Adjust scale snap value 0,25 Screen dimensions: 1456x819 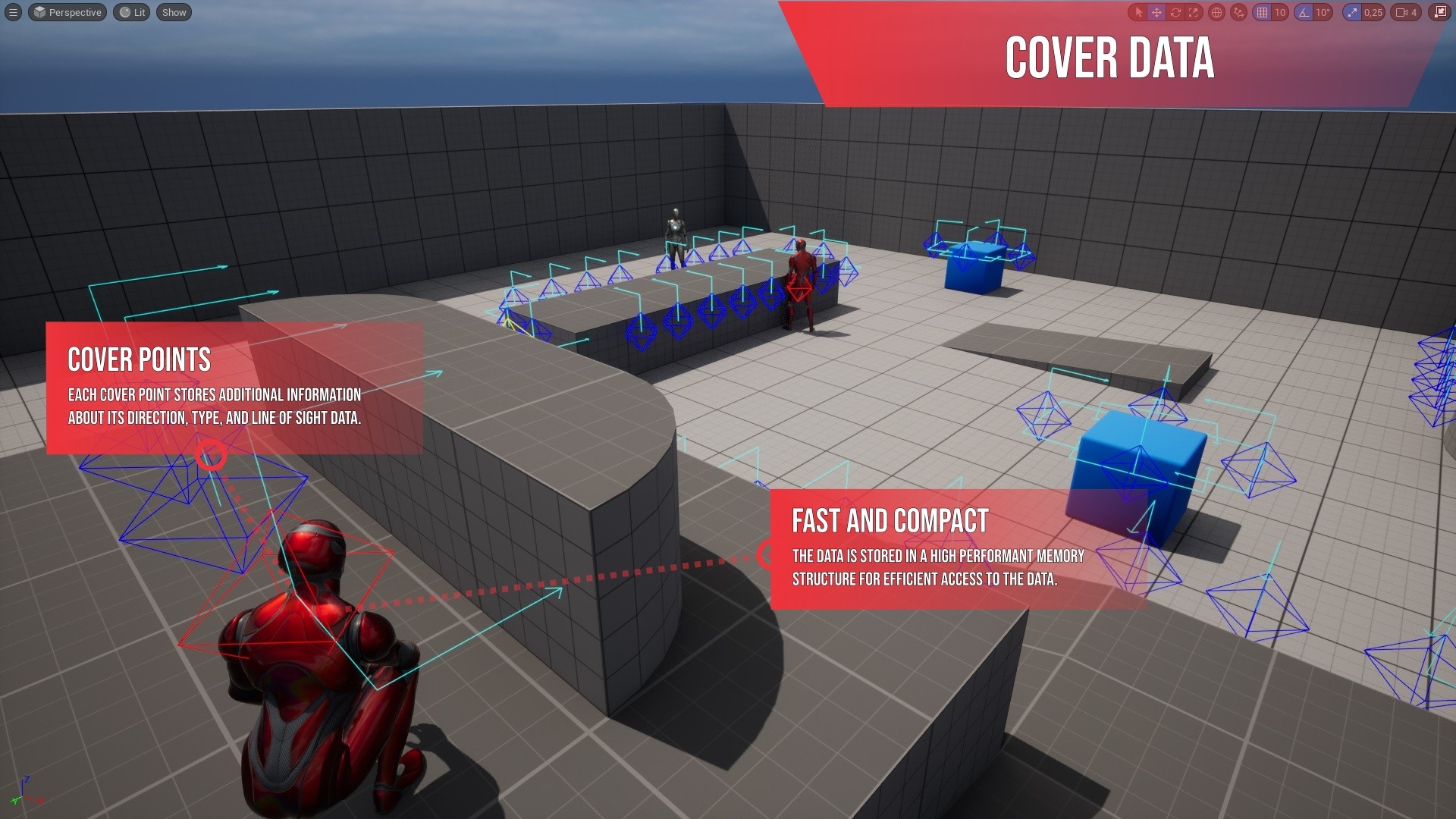pyautogui.click(x=1374, y=12)
